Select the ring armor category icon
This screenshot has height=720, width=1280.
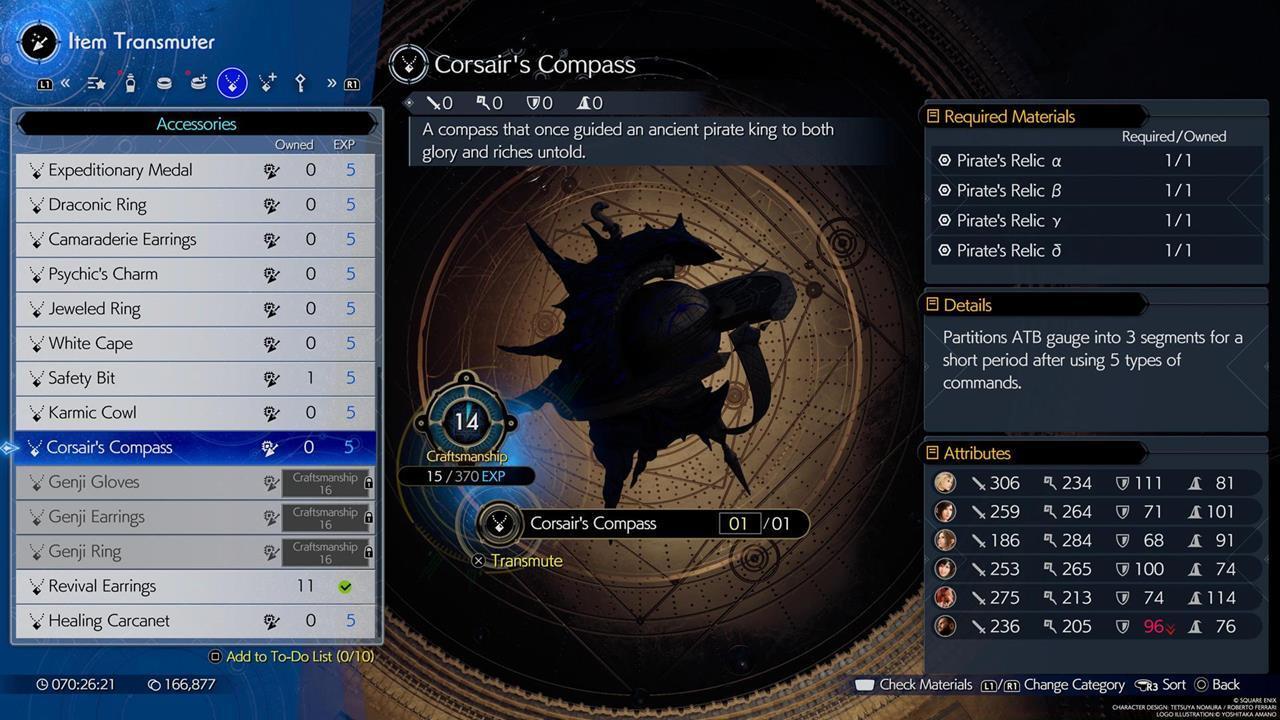[164, 83]
